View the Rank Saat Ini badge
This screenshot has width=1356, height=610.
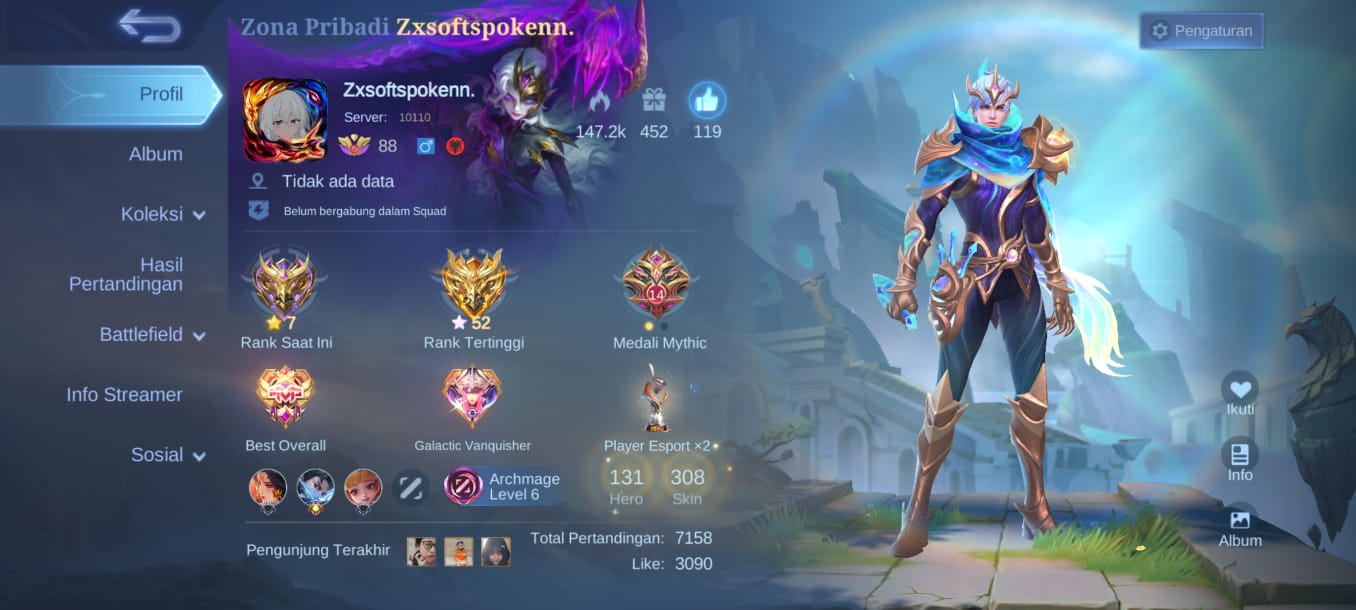pyautogui.click(x=285, y=283)
